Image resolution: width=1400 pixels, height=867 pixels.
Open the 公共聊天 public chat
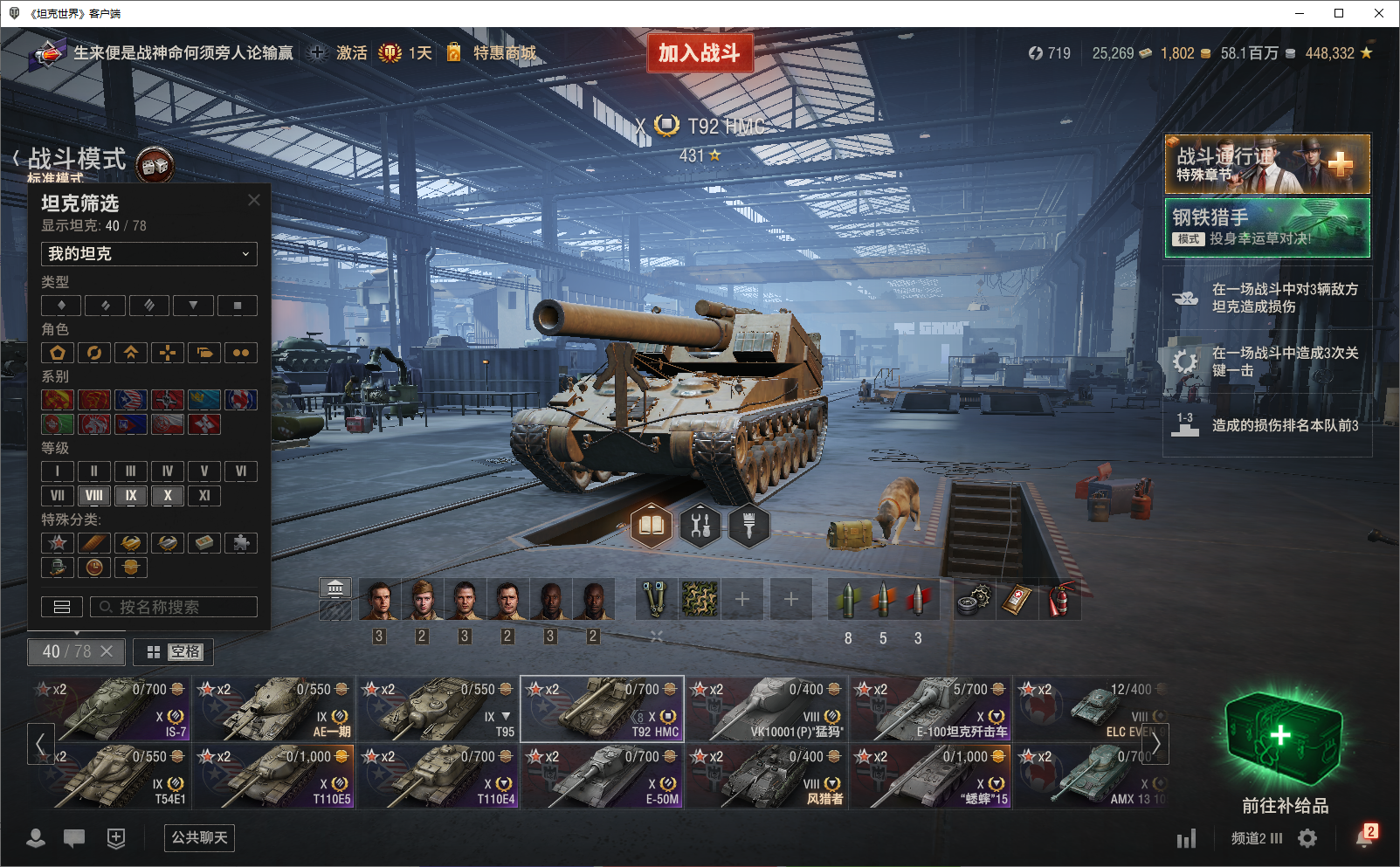tap(199, 838)
